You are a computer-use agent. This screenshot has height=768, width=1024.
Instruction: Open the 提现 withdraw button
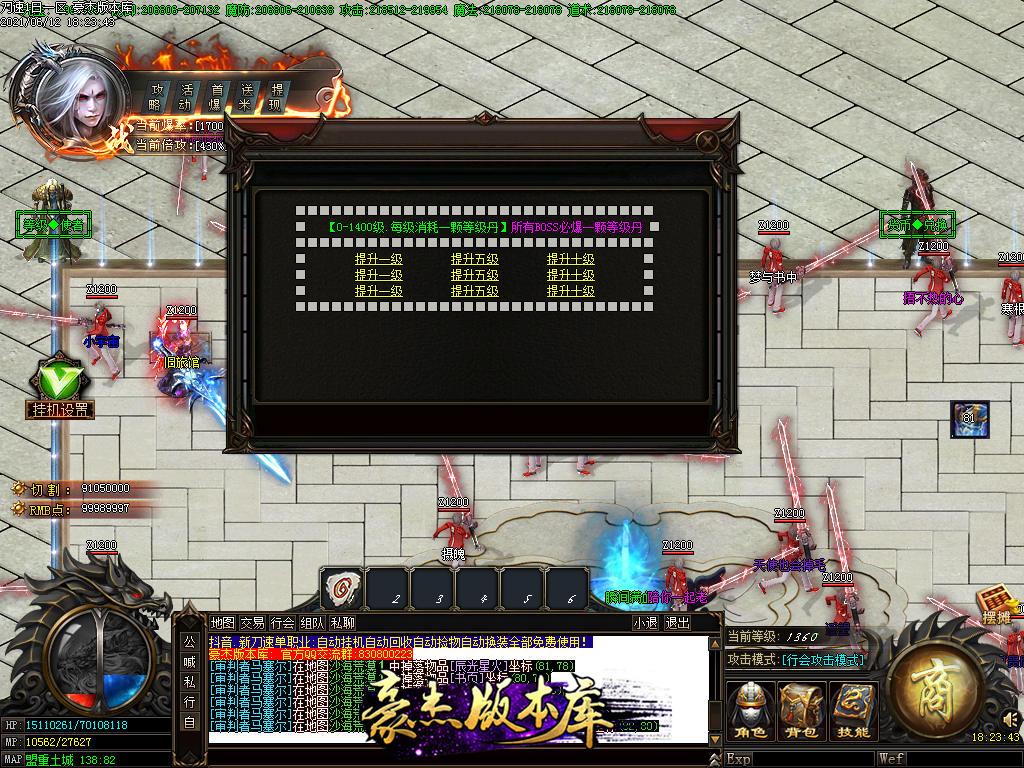click(x=276, y=96)
